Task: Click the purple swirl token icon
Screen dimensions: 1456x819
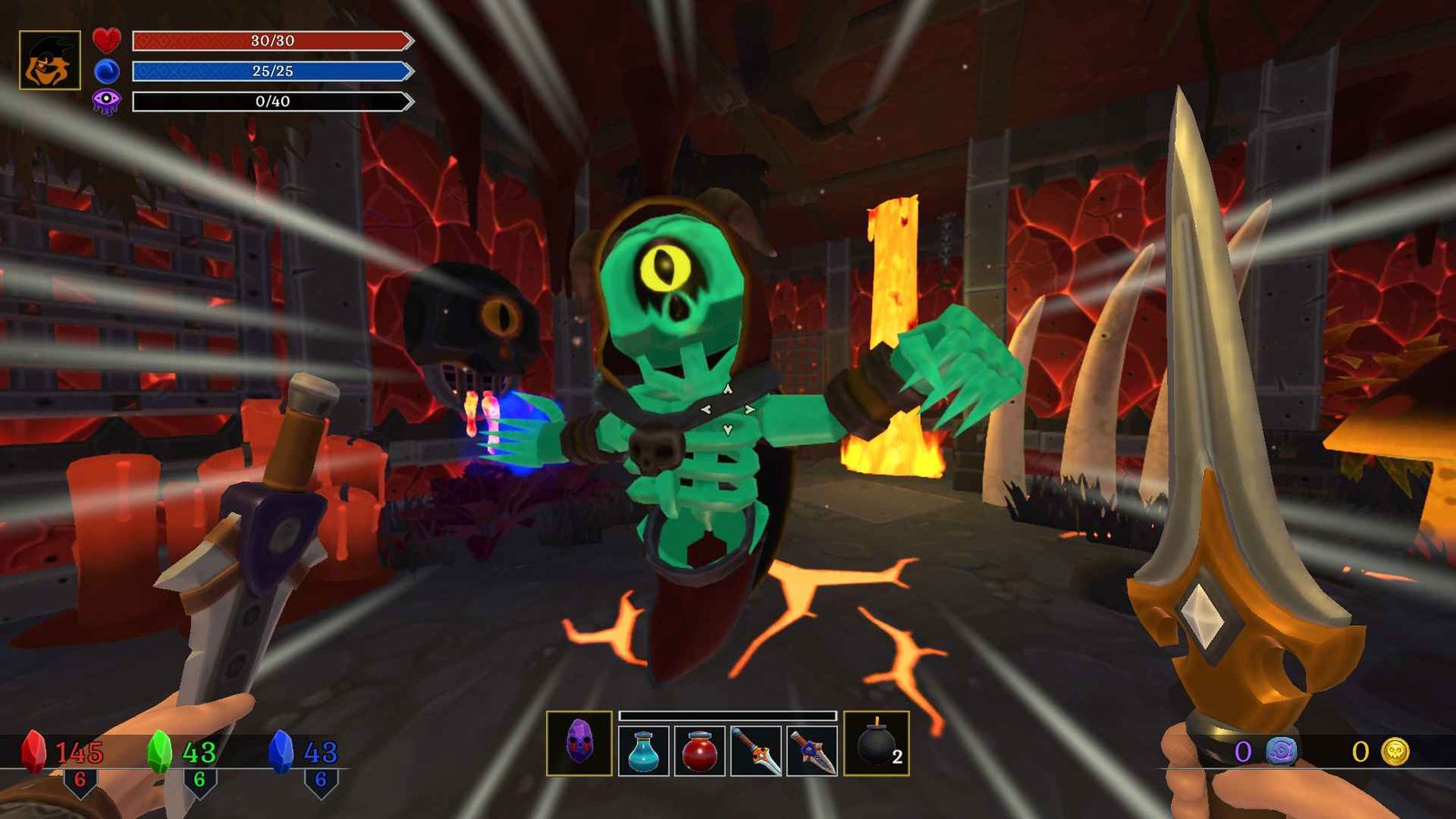Action: 1281,751
